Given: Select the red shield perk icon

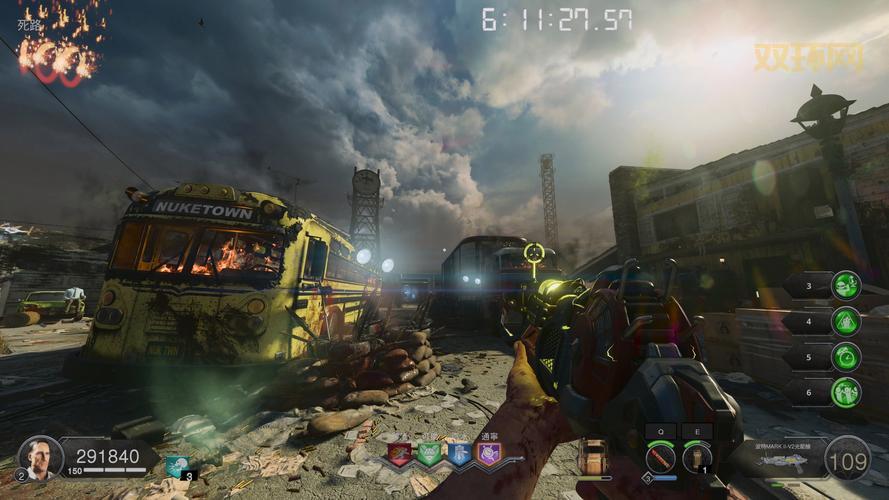Looking at the screenshot, I should (400, 454).
